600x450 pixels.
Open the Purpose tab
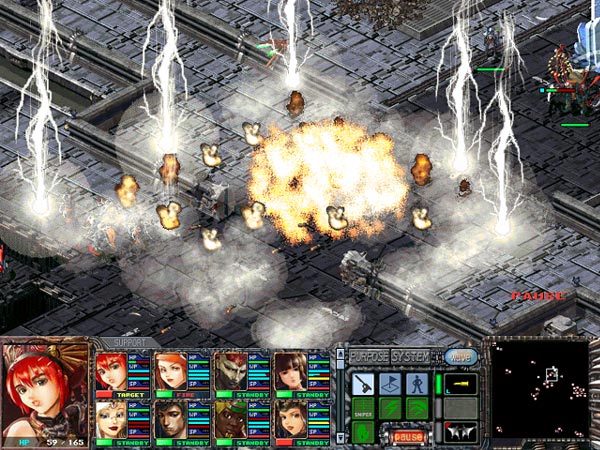click(x=368, y=356)
